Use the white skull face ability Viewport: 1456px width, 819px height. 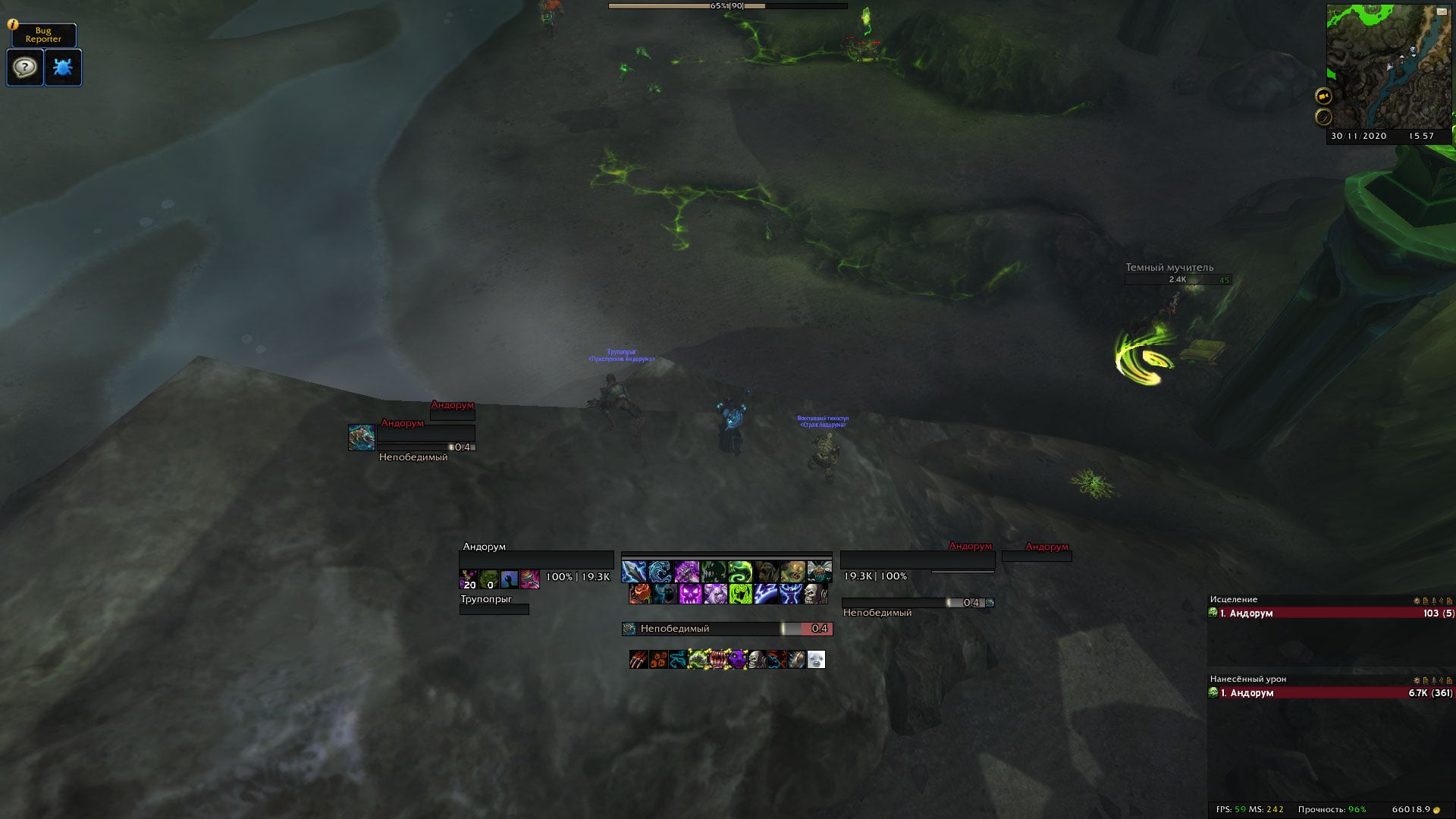click(814, 593)
